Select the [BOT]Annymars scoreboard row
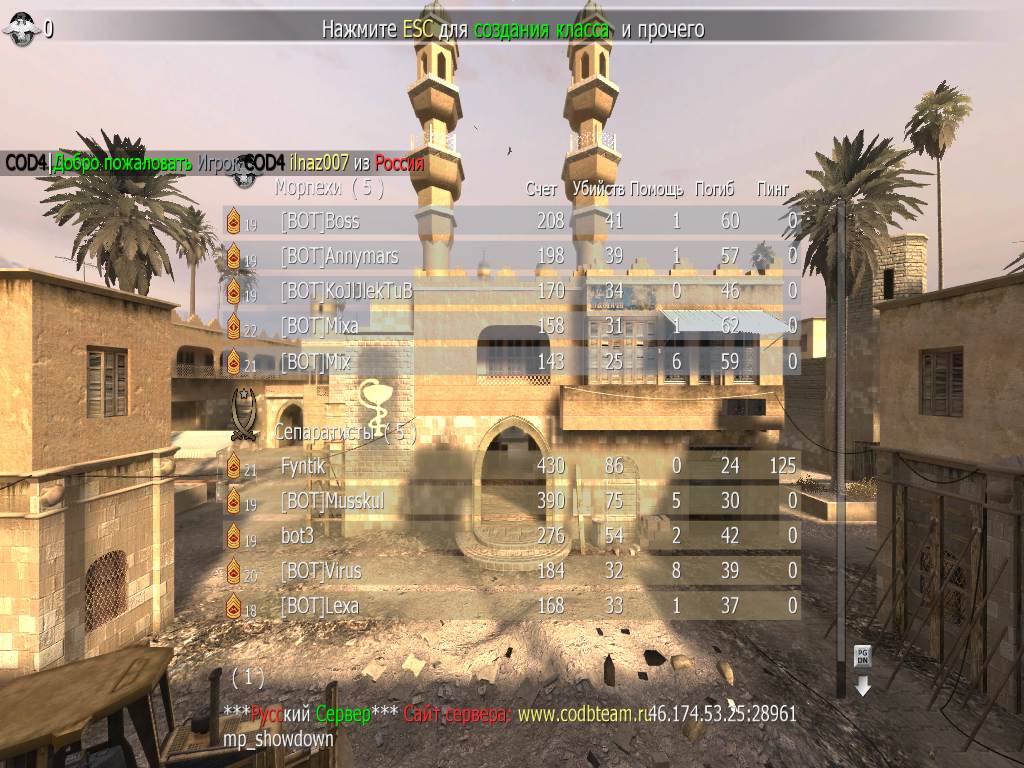Viewport: 1024px width, 768px height. pos(510,256)
